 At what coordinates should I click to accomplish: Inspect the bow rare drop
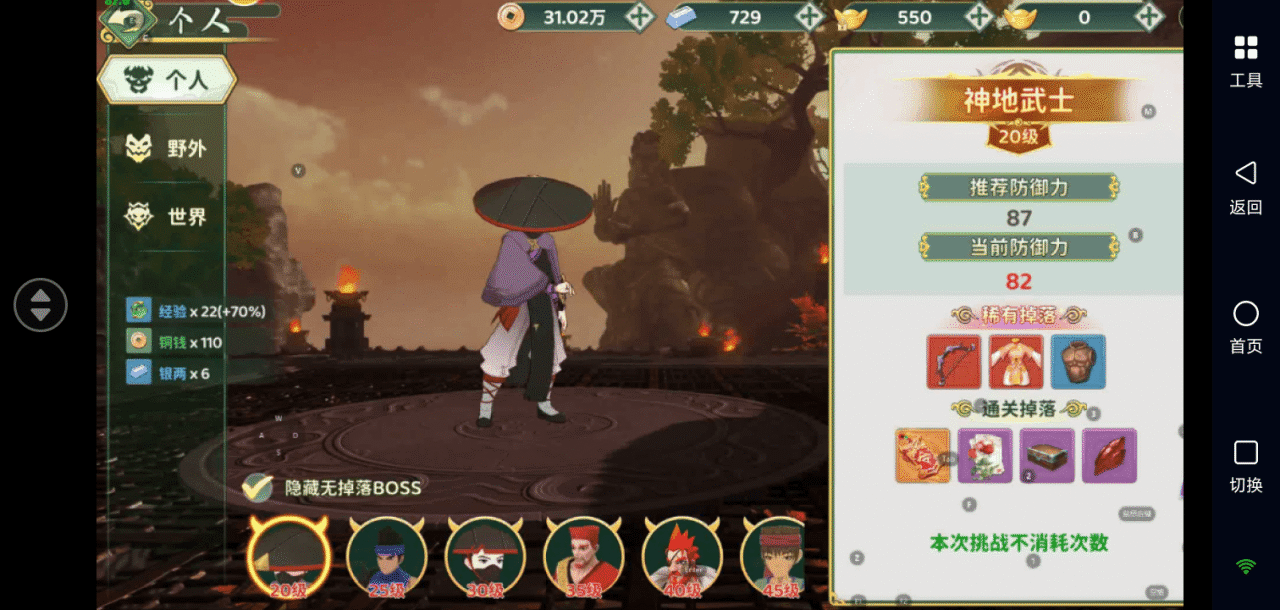point(954,361)
